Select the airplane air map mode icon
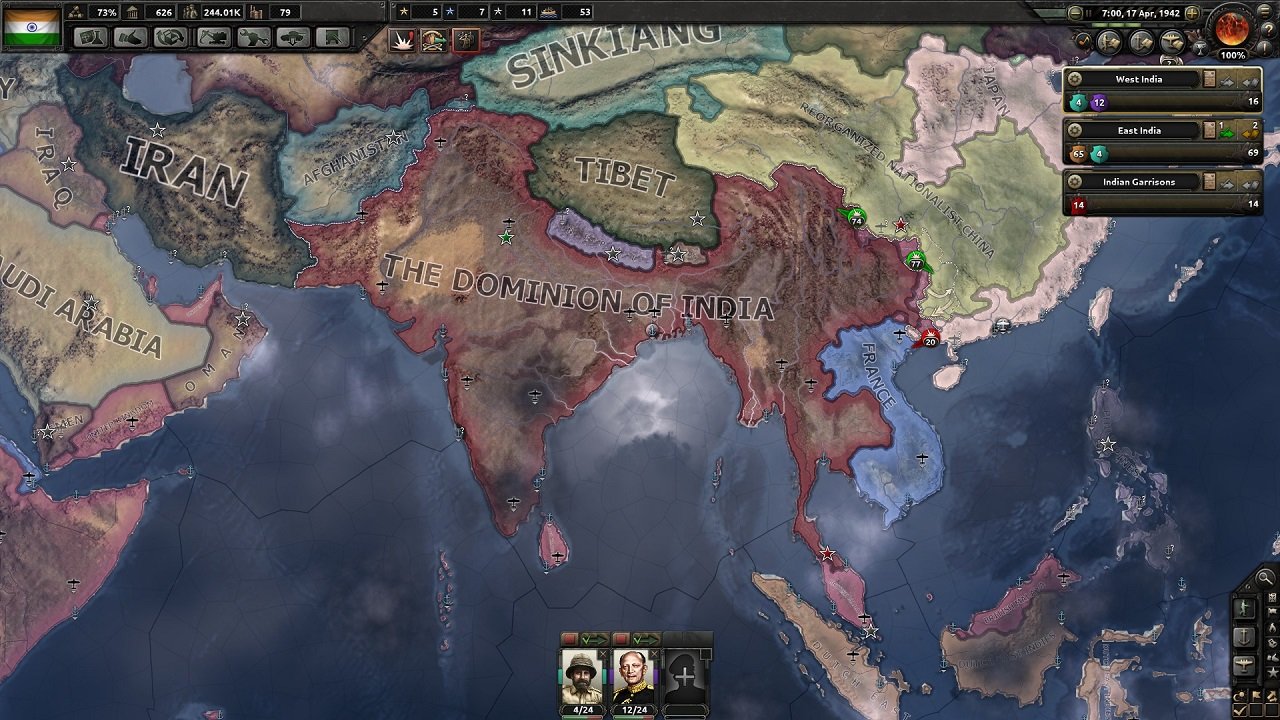 coord(1244,662)
